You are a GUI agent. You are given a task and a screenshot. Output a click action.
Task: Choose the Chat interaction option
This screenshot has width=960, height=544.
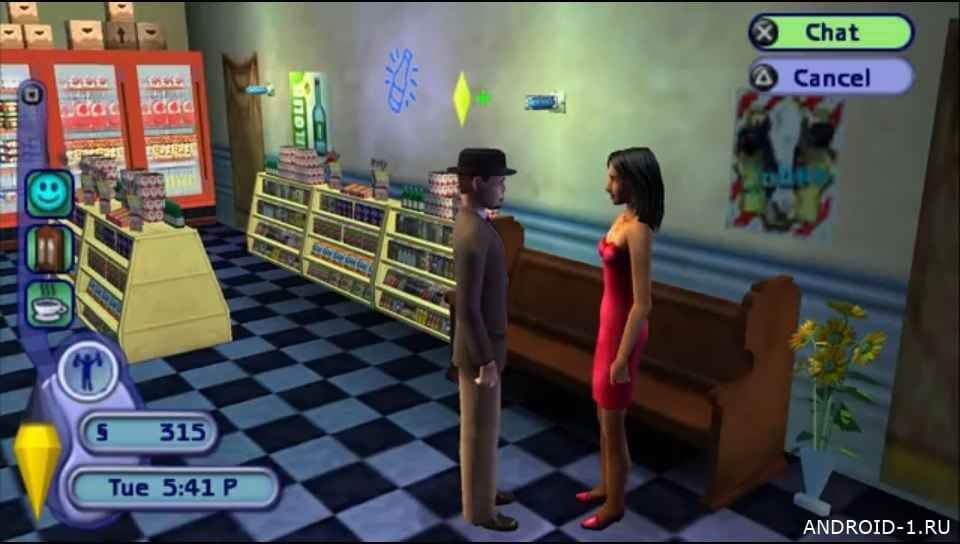pyautogui.click(x=831, y=32)
